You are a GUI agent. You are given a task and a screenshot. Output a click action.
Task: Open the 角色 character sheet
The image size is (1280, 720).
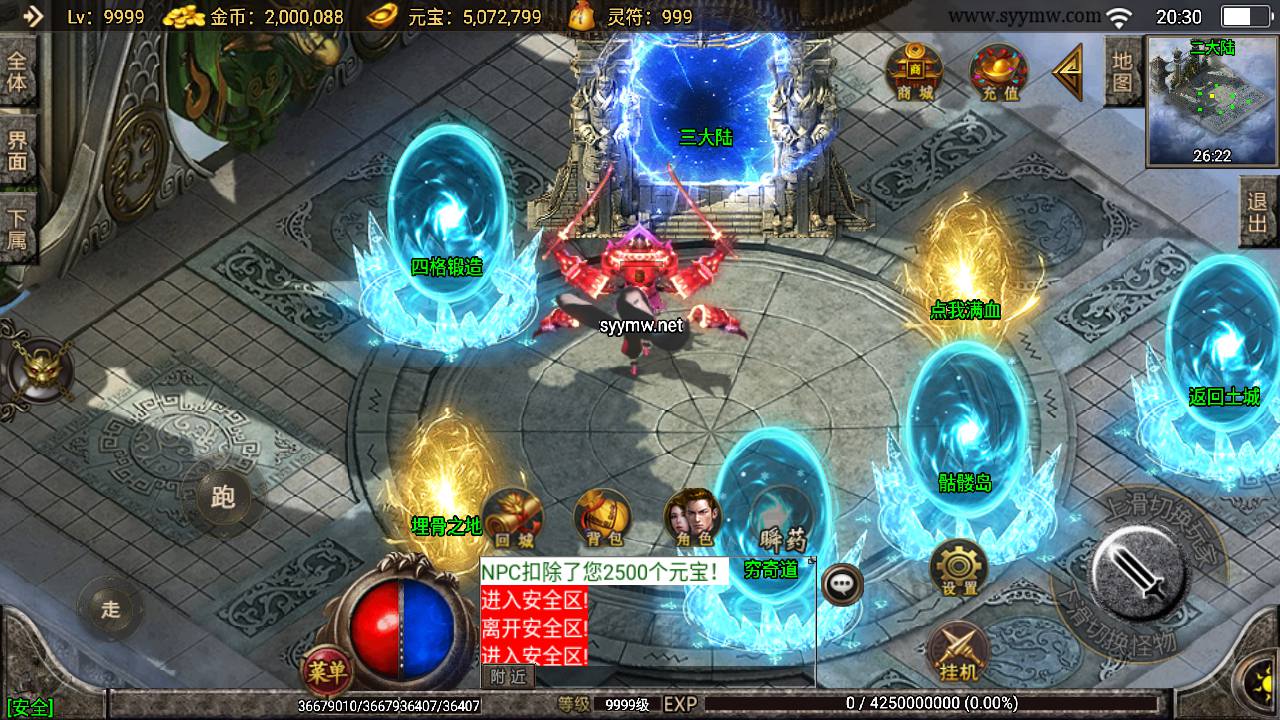[x=692, y=519]
